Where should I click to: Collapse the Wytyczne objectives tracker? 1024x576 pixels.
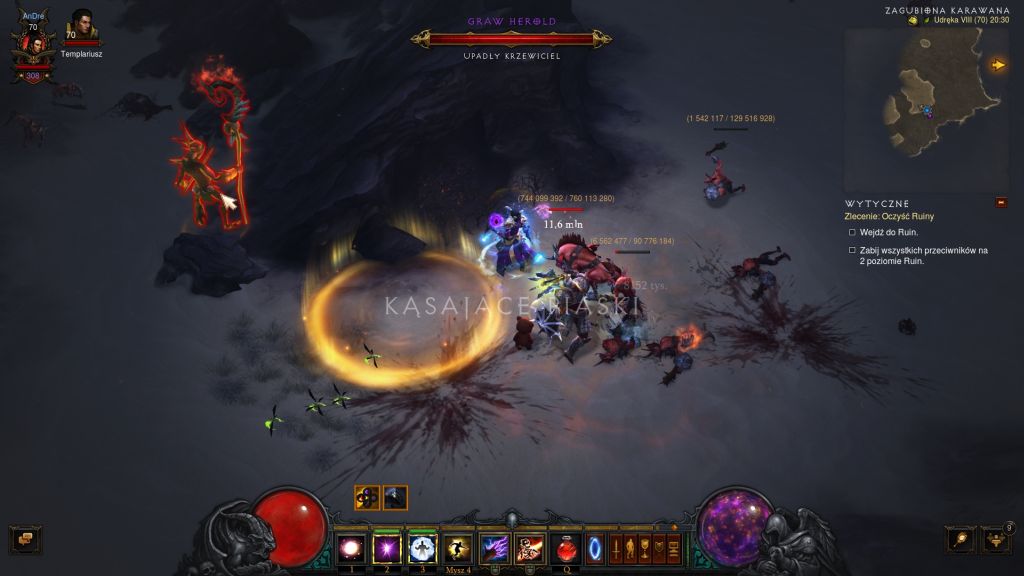1001,203
